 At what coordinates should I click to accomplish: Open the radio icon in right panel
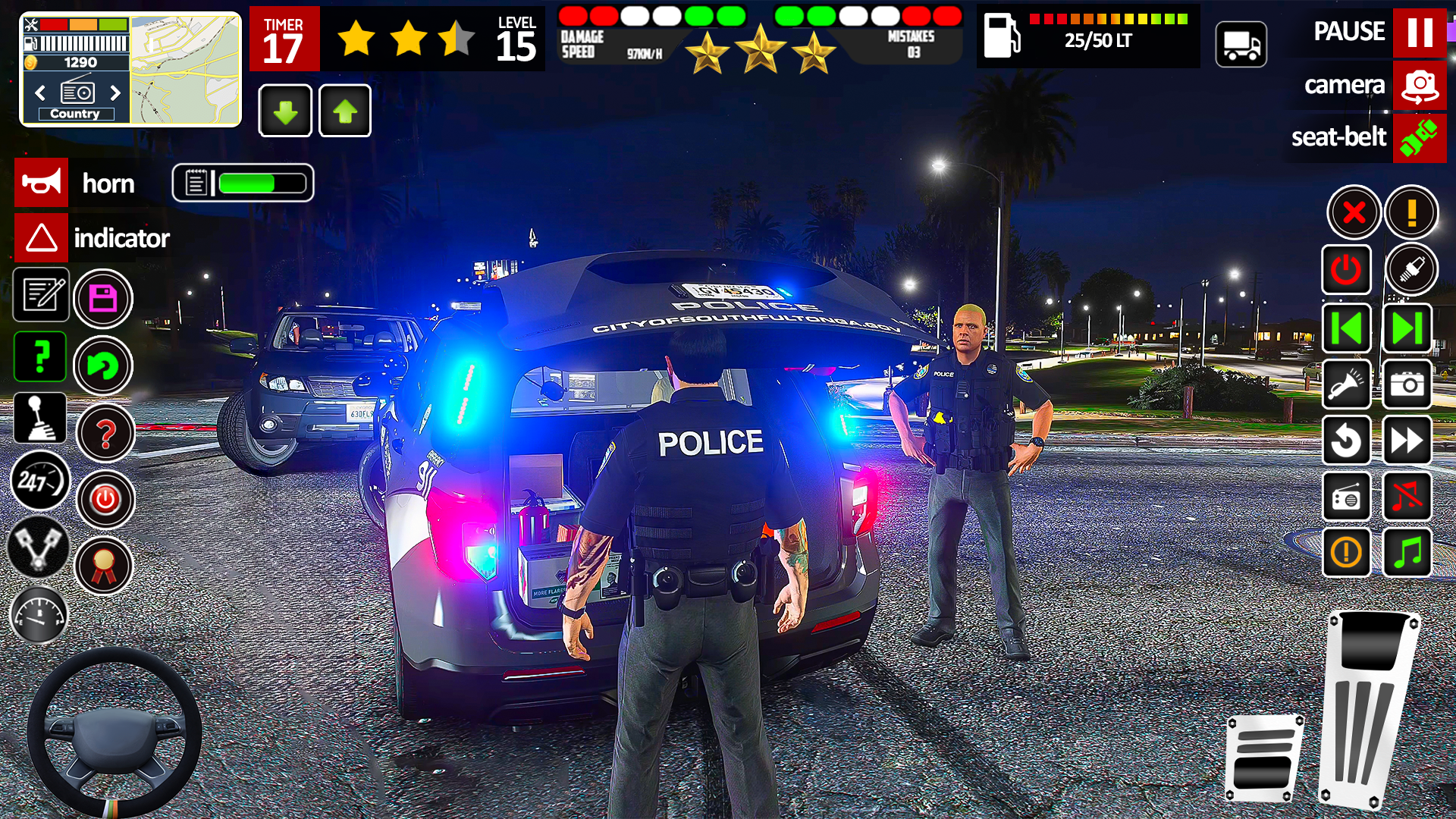click(x=1347, y=497)
